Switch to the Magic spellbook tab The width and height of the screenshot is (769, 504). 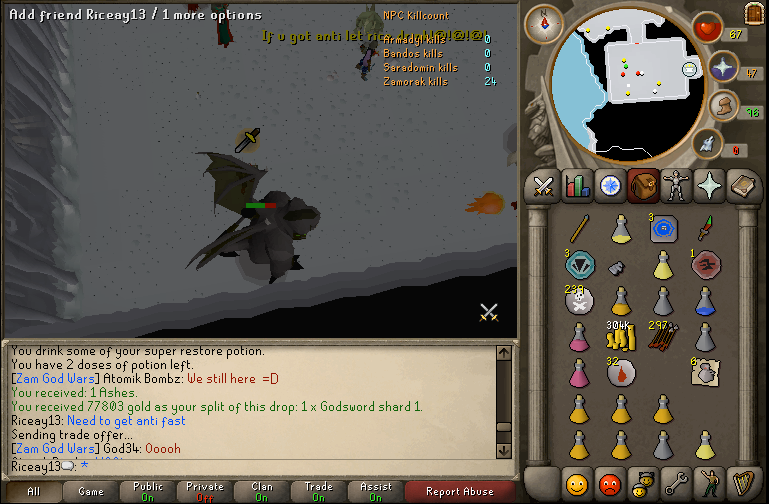coord(743,185)
